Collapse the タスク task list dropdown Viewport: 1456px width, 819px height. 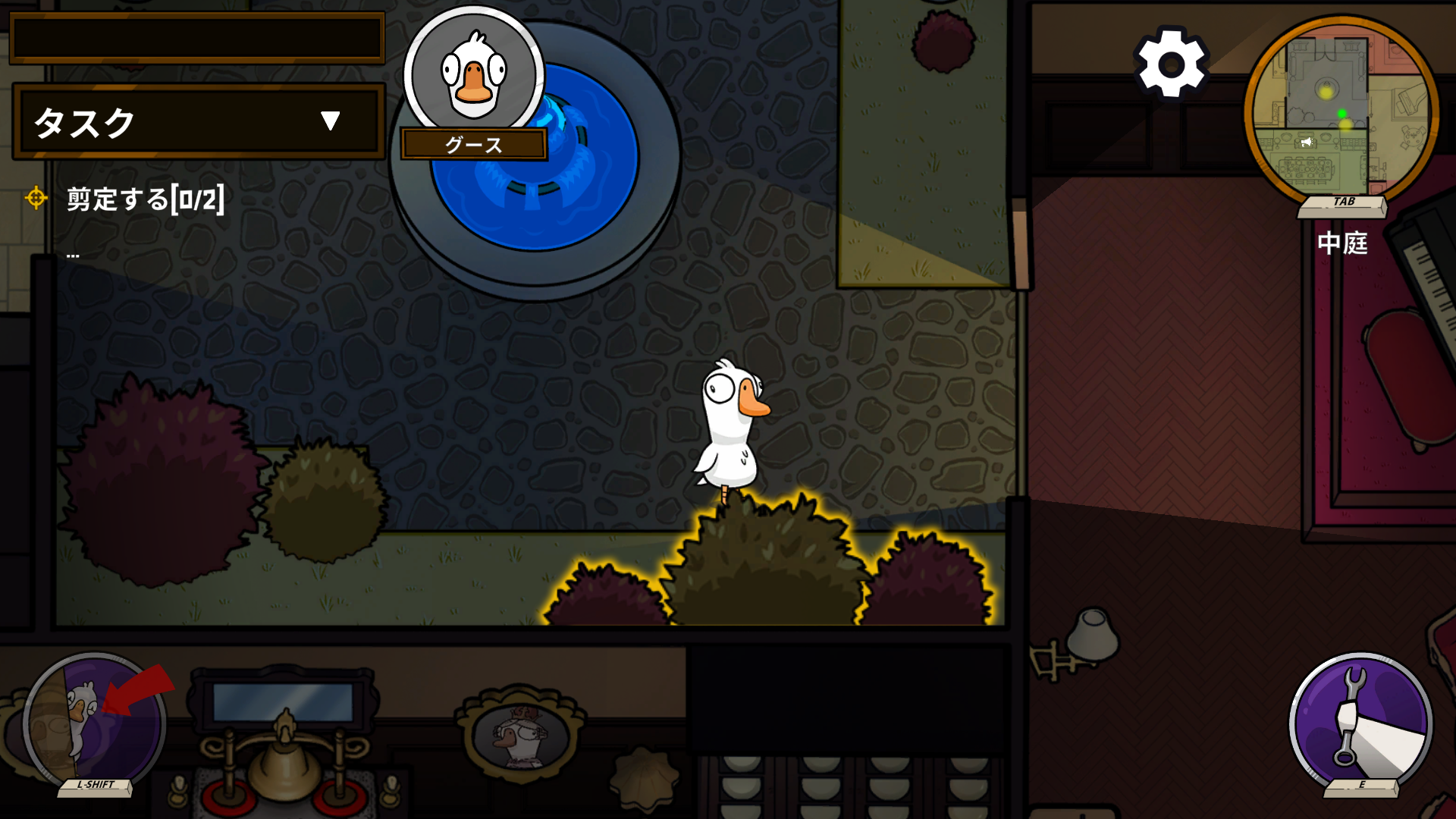pos(330,121)
